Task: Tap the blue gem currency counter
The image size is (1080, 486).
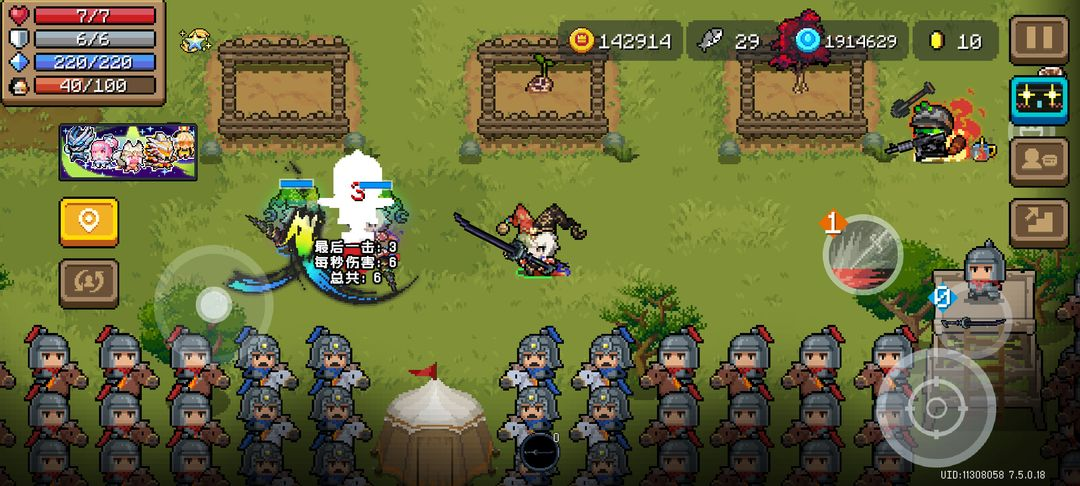Action: point(850,41)
